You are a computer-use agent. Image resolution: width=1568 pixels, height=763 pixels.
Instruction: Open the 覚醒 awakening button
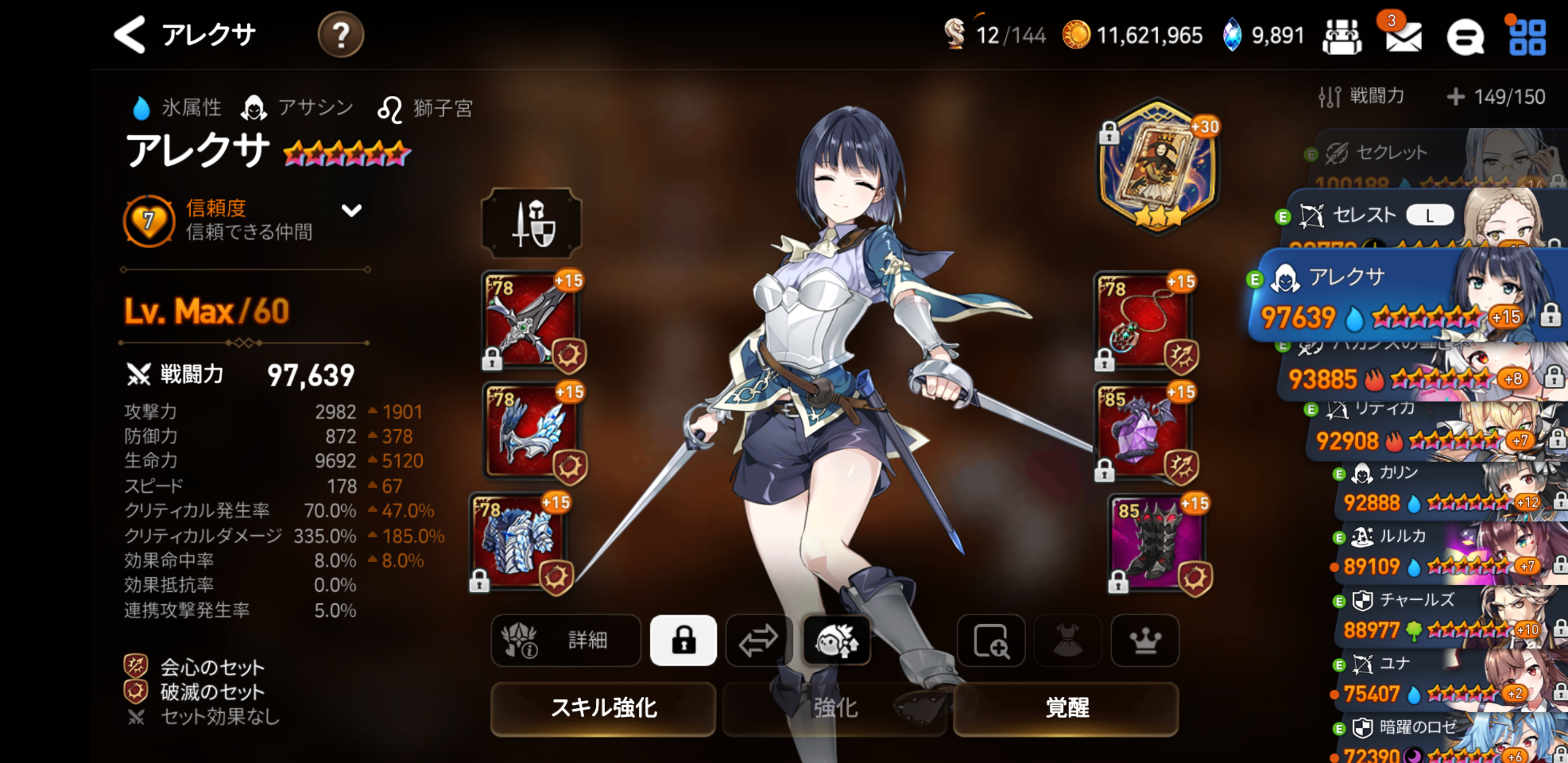[x=1066, y=708]
